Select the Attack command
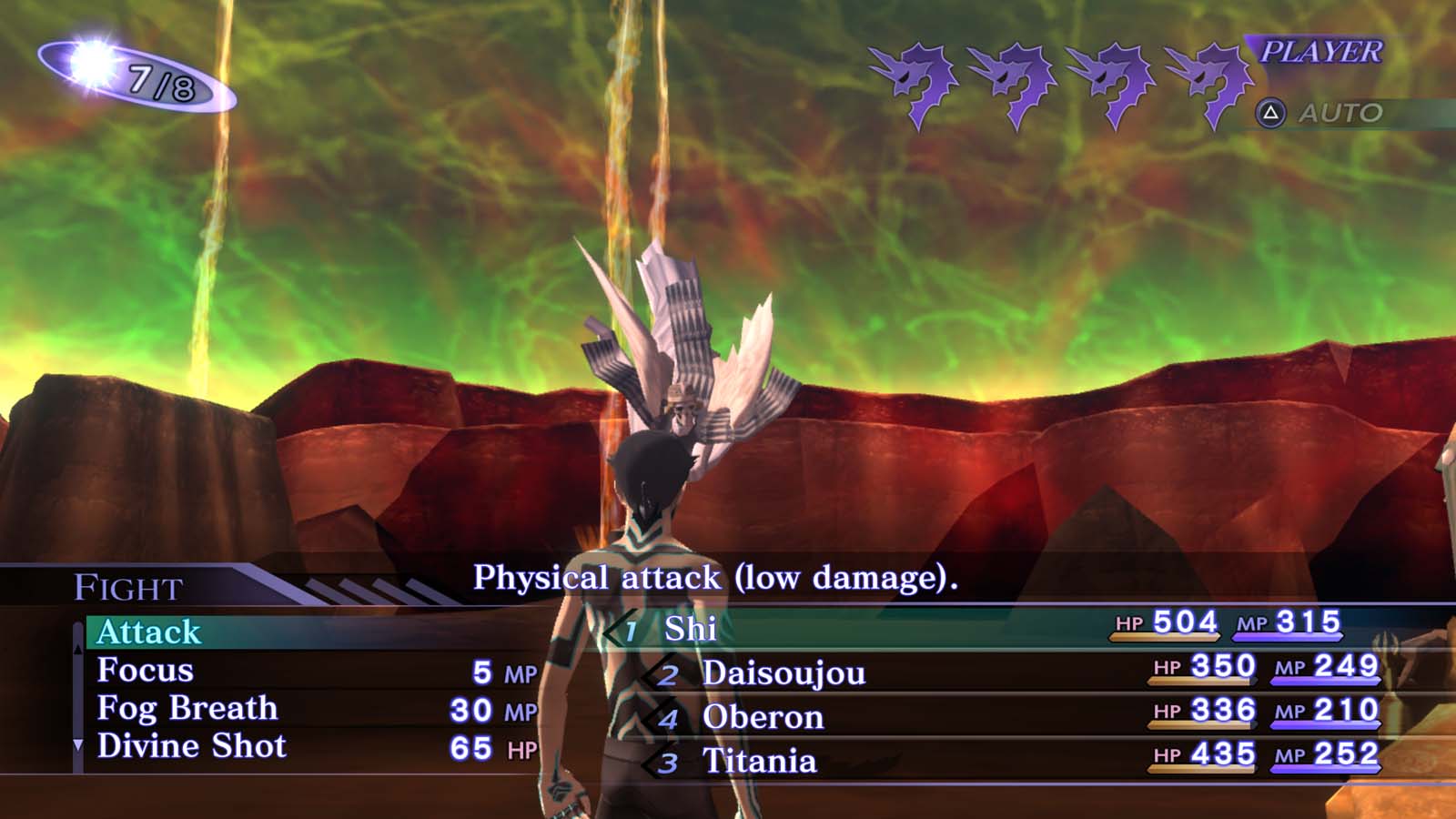This screenshot has width=1456, height=819. (x=149, y=632)
